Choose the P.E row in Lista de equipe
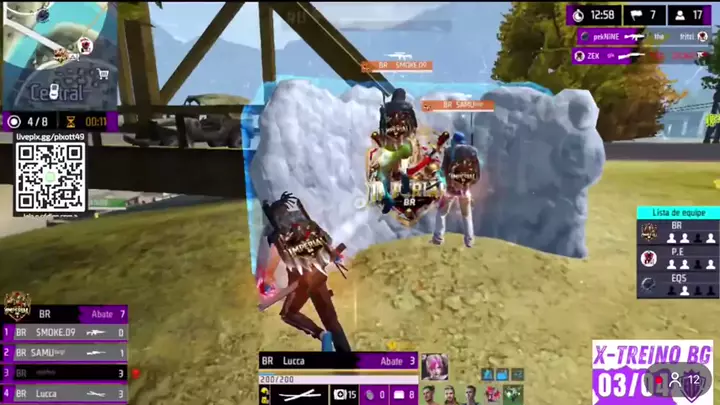The image size is (720, 405). (x=677, y=258)
